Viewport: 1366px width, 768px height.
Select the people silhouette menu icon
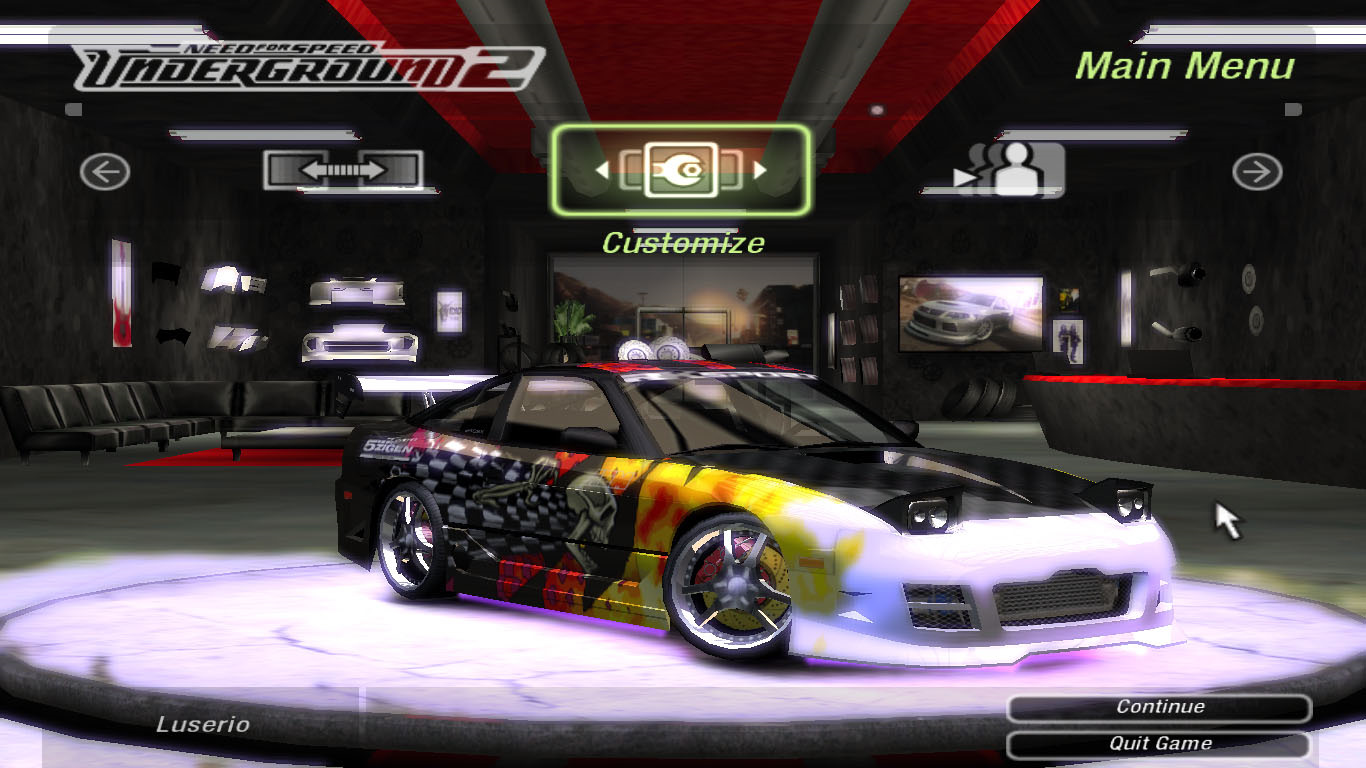click(x=1010, y=170)
